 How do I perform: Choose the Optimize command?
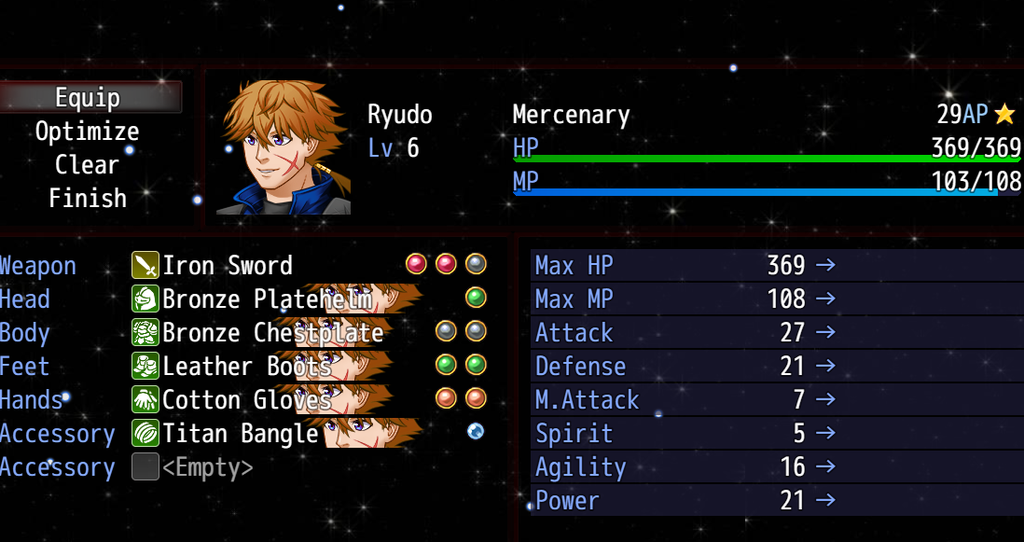88,131
